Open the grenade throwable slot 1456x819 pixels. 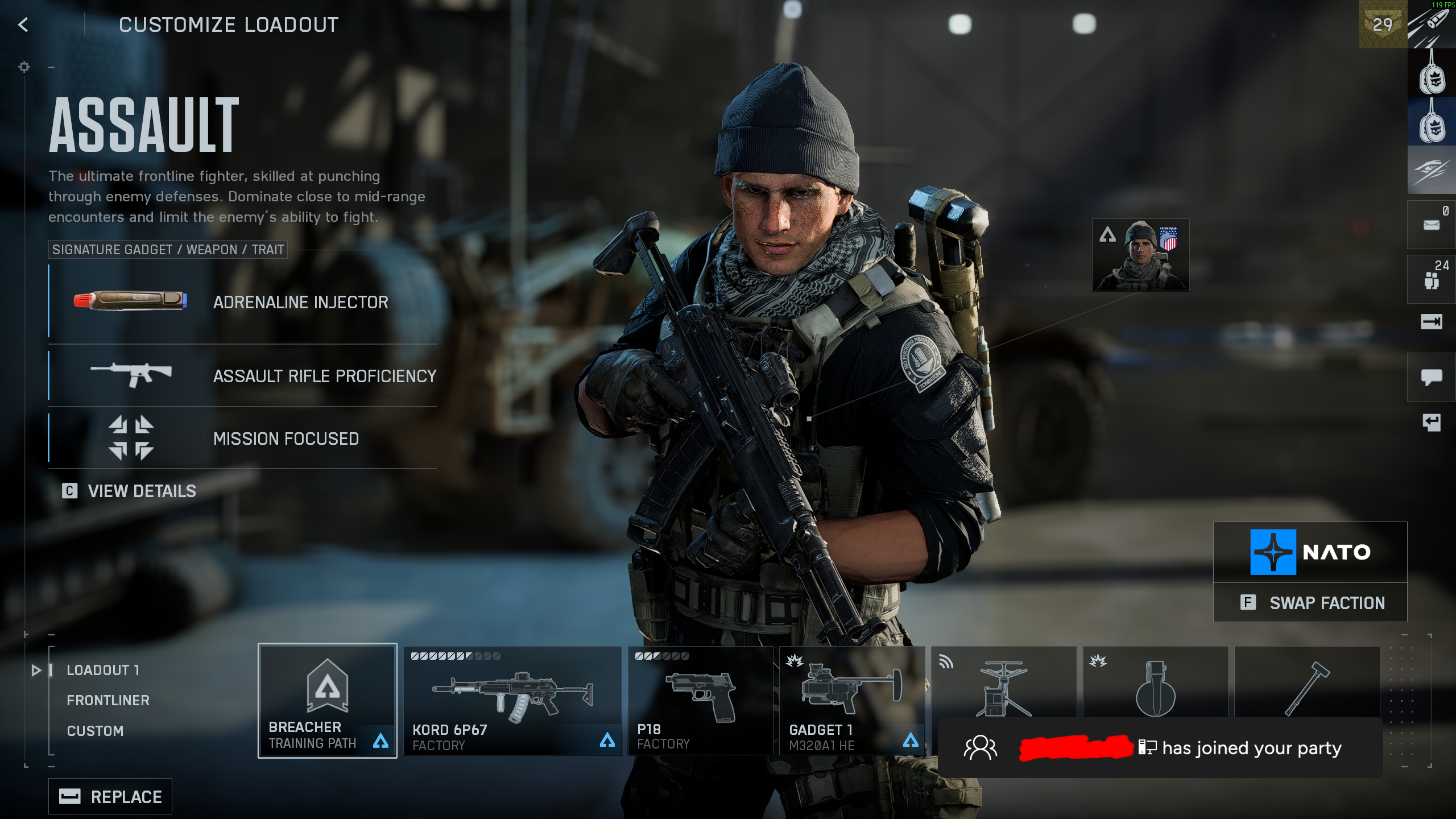point(1155,682)
